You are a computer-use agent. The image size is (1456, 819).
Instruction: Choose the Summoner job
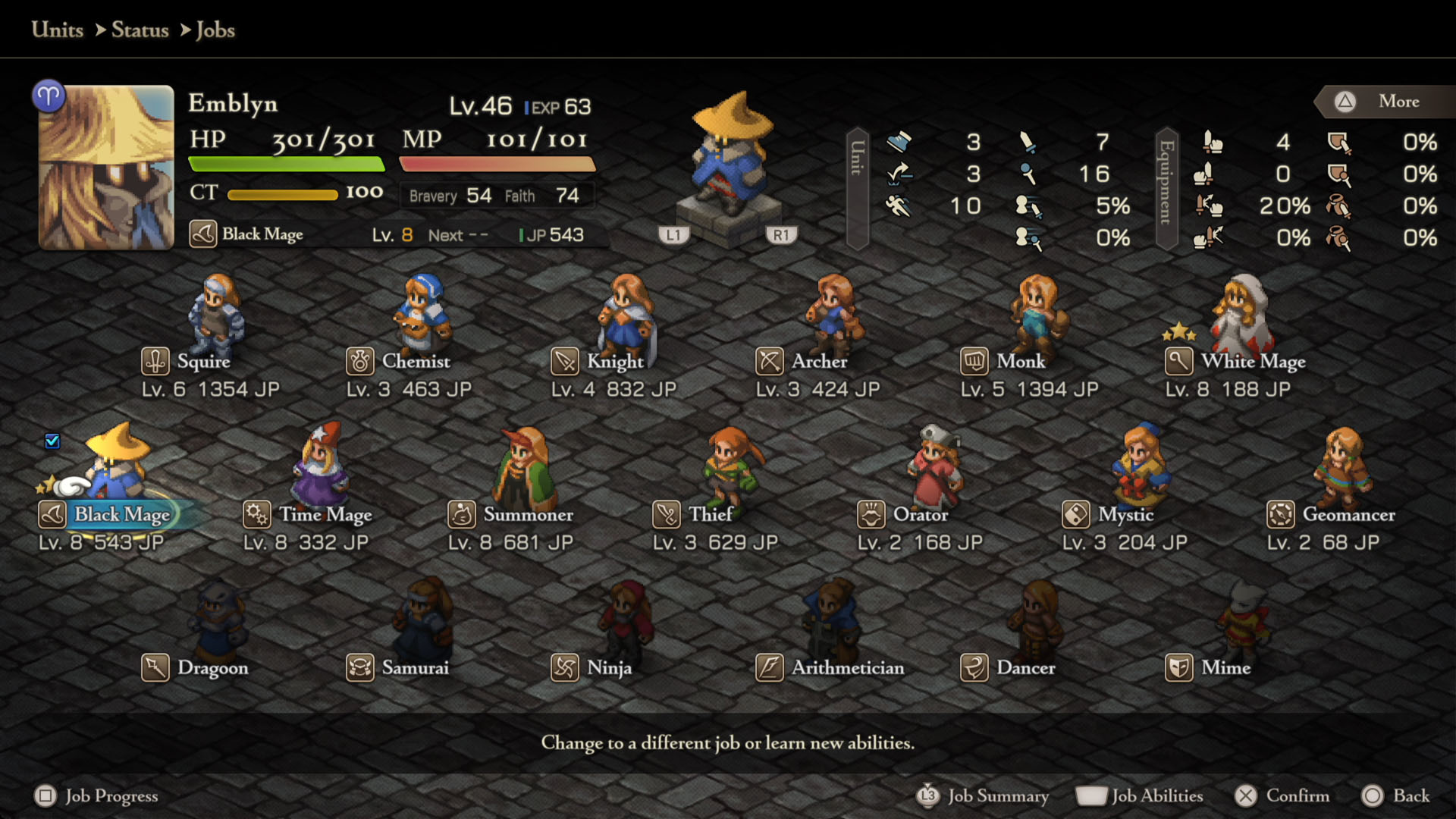527,515
